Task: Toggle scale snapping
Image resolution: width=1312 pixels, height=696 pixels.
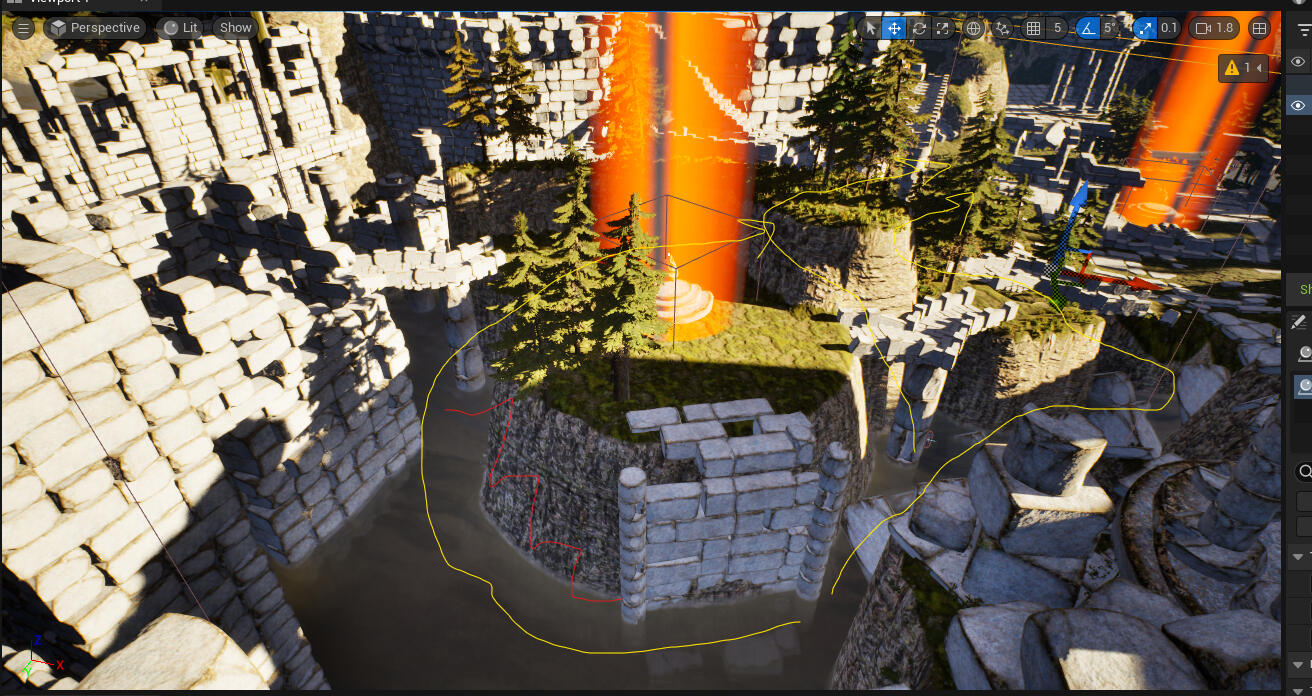Action: (x=1145, y=28)
